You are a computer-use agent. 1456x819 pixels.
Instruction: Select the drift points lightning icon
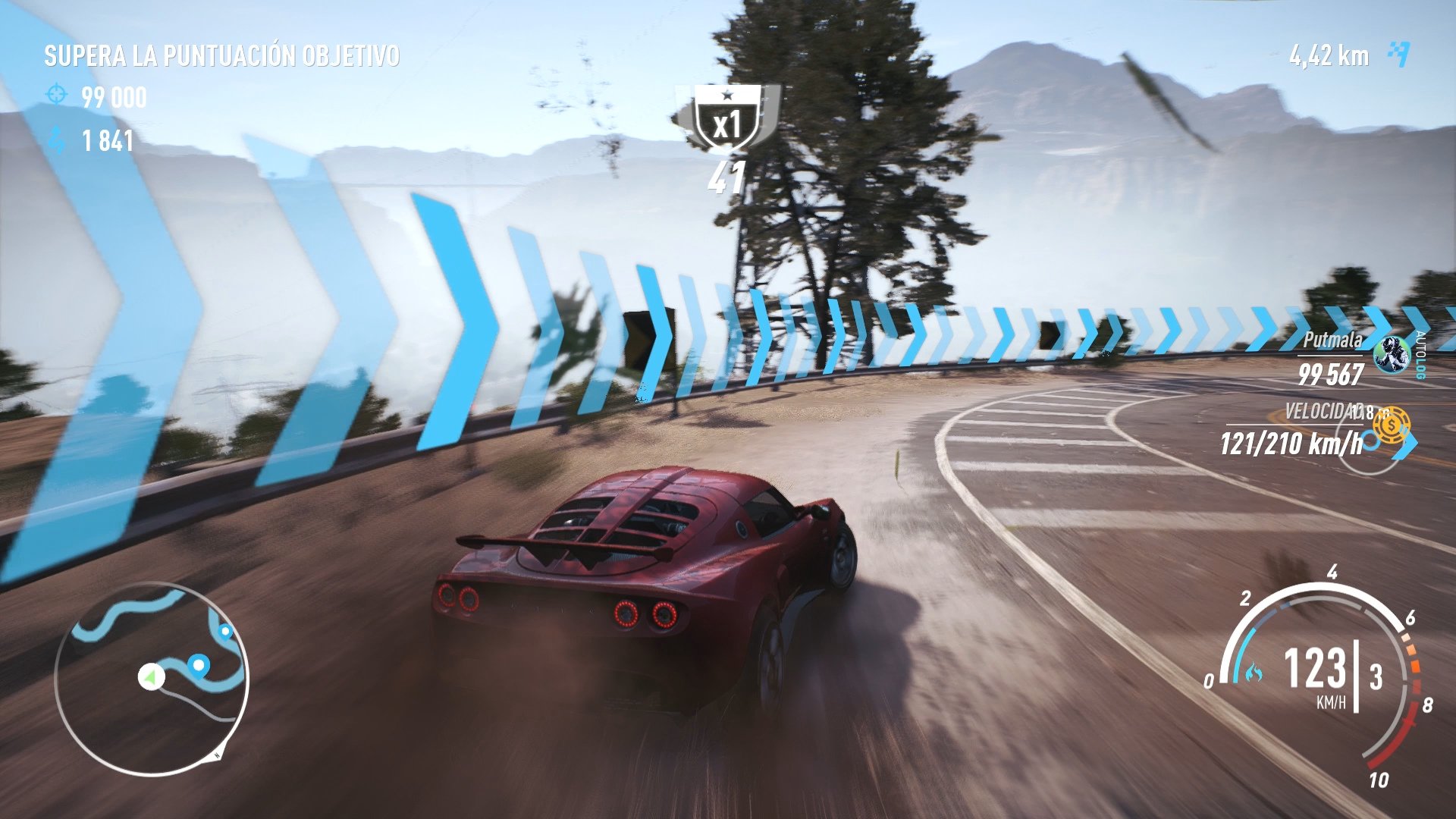point(53,140)
